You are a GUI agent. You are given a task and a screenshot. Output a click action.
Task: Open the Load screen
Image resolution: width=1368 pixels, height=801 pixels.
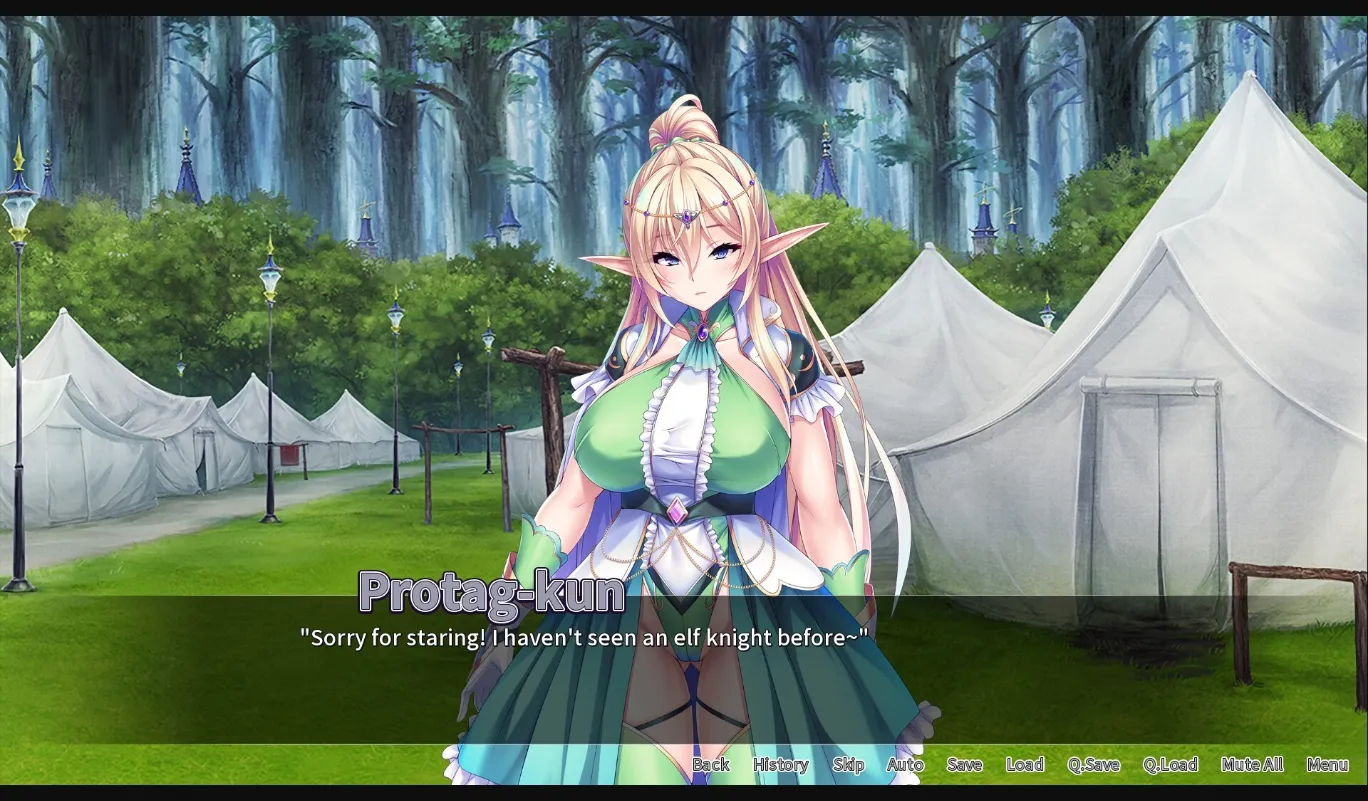[1024, 764]
